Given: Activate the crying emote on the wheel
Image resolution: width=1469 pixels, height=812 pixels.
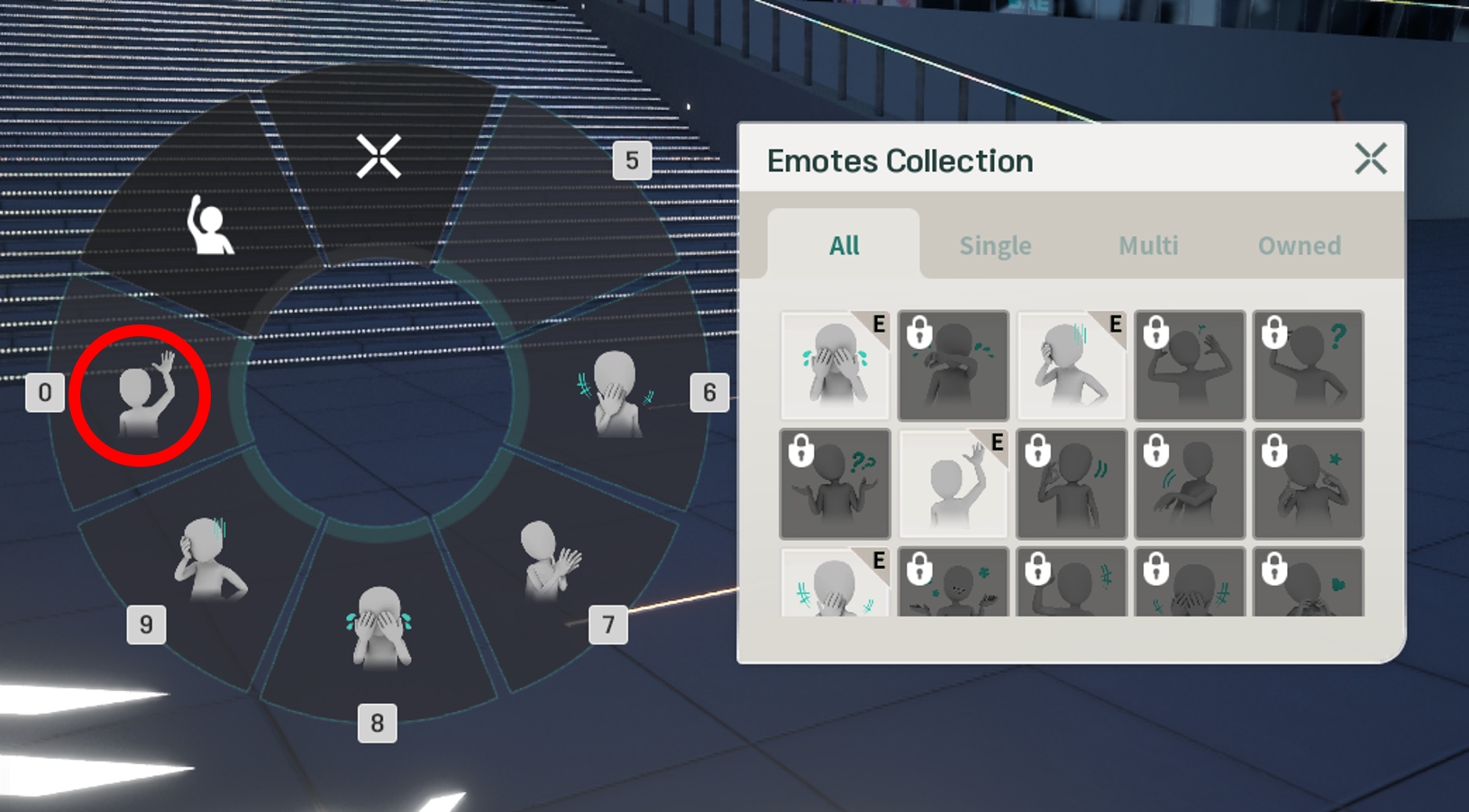Looking at the screenshot, I should click(379, 627).
